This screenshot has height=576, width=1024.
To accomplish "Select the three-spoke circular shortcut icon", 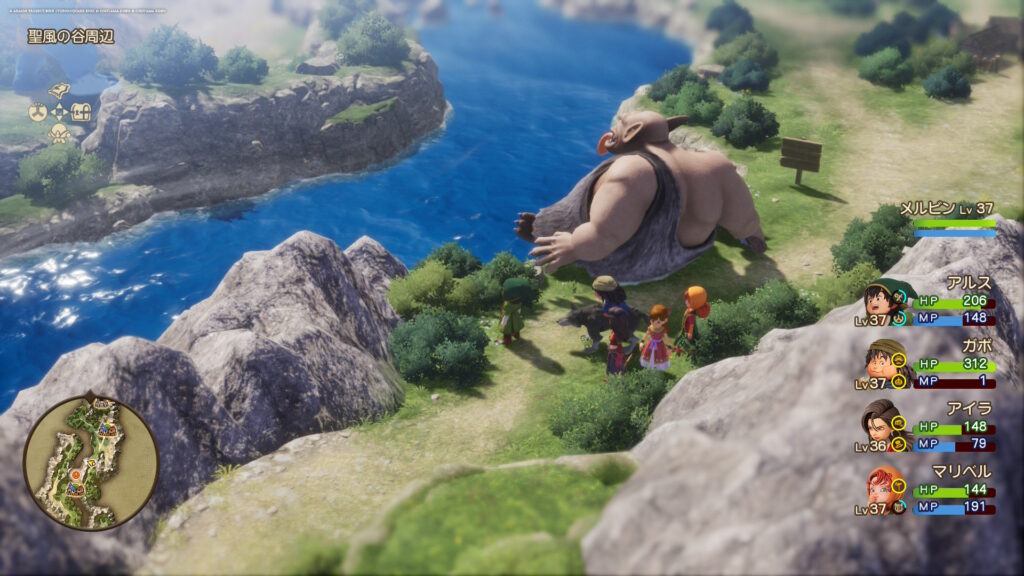I will (37, 112).
